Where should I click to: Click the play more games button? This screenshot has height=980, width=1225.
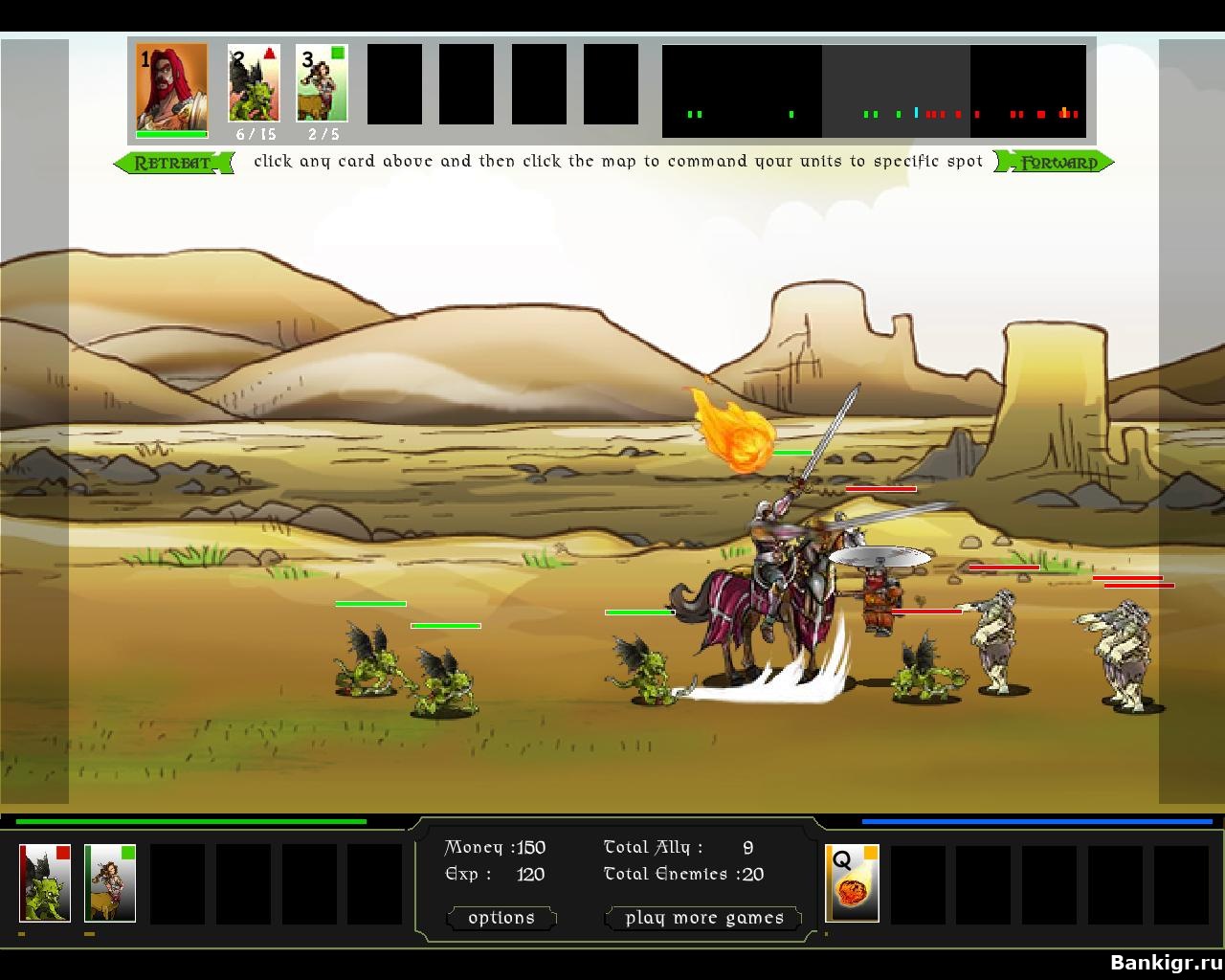(x=704, y=918)
